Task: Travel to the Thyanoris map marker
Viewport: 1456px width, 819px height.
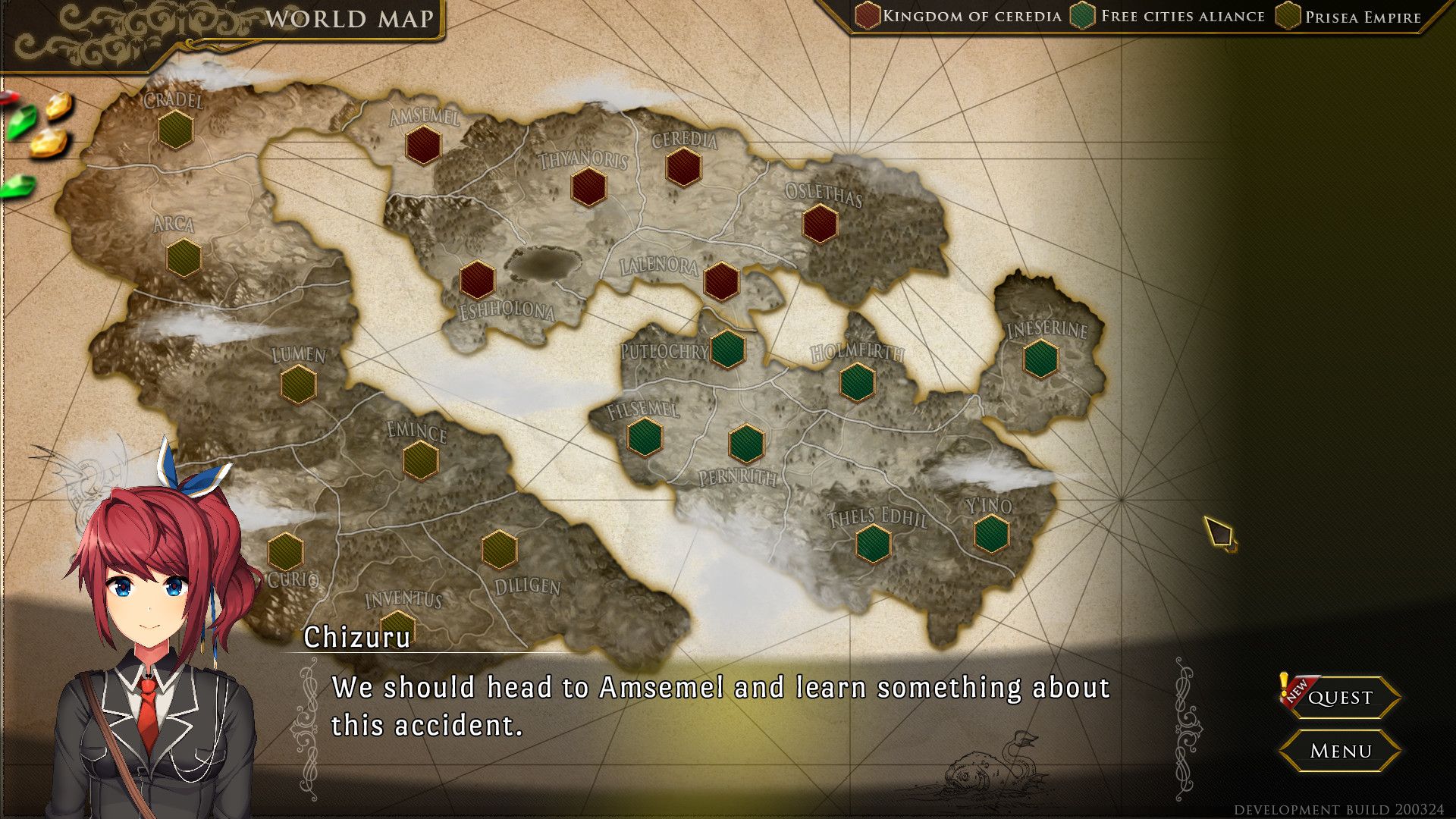Action: [x=588, y=187]
